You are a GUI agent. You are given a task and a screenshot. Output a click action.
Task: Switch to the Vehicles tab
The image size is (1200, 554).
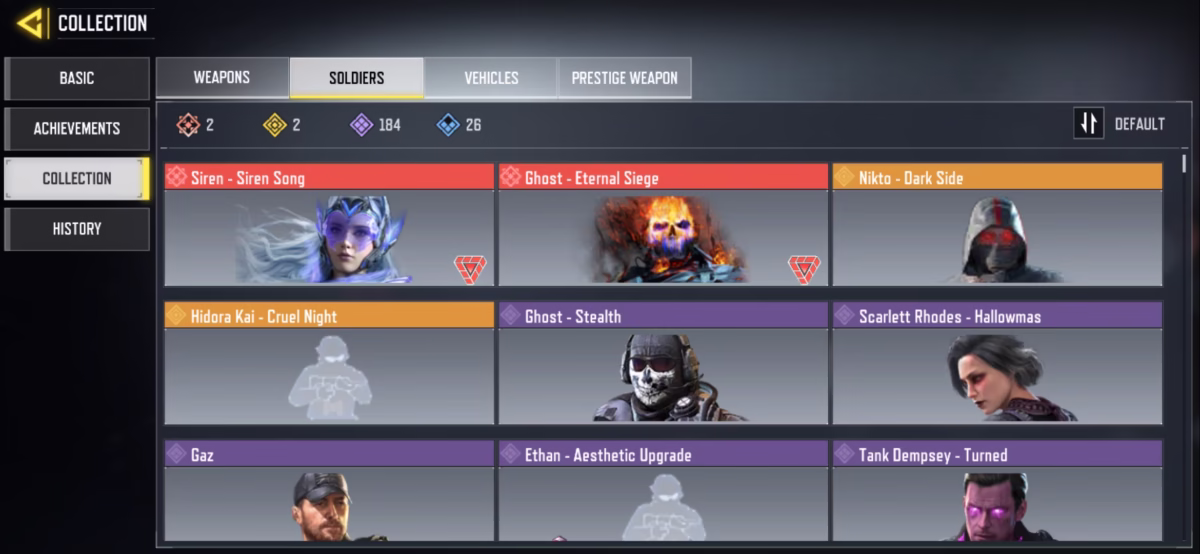[491, 78]
